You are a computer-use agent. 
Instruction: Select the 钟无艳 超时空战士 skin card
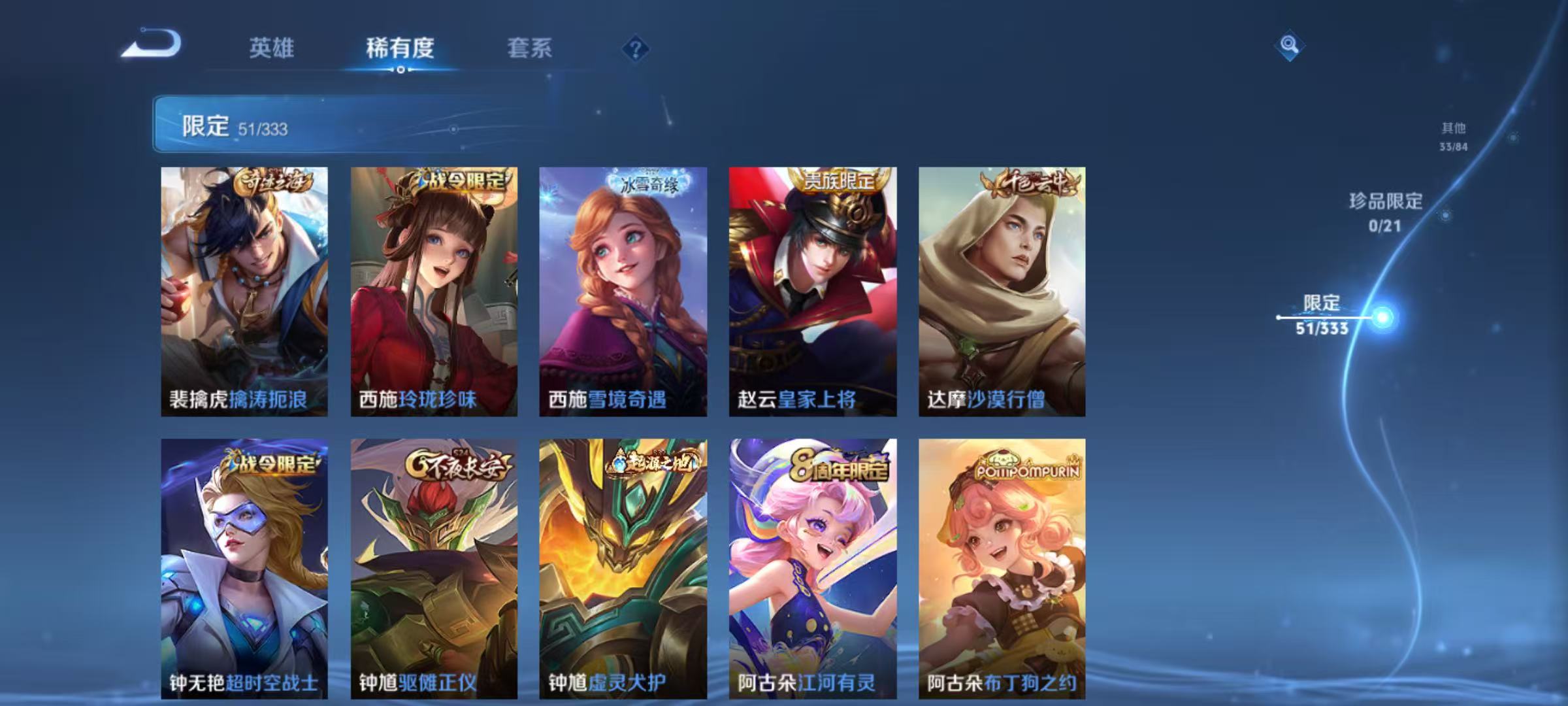click(244, 567)
